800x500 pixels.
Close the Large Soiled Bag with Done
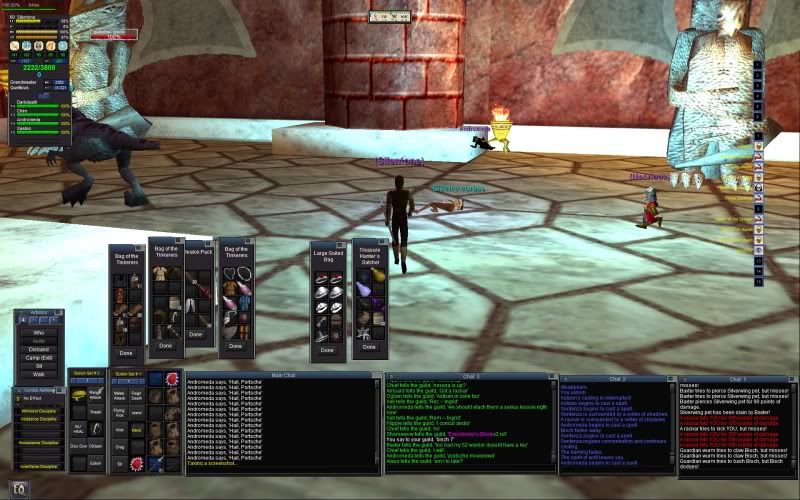[x=327, y=351]
